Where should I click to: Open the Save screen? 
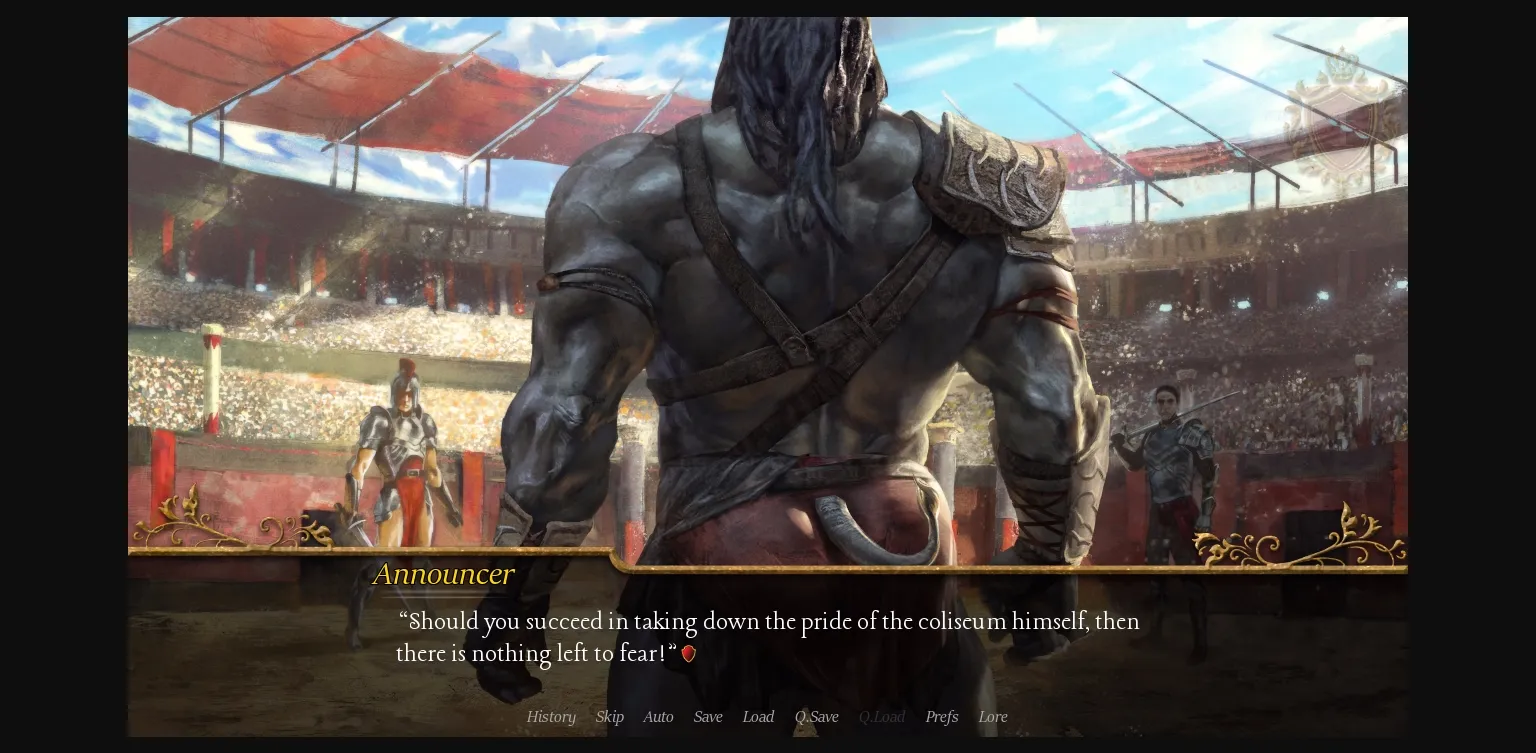(x=708, y=717)
